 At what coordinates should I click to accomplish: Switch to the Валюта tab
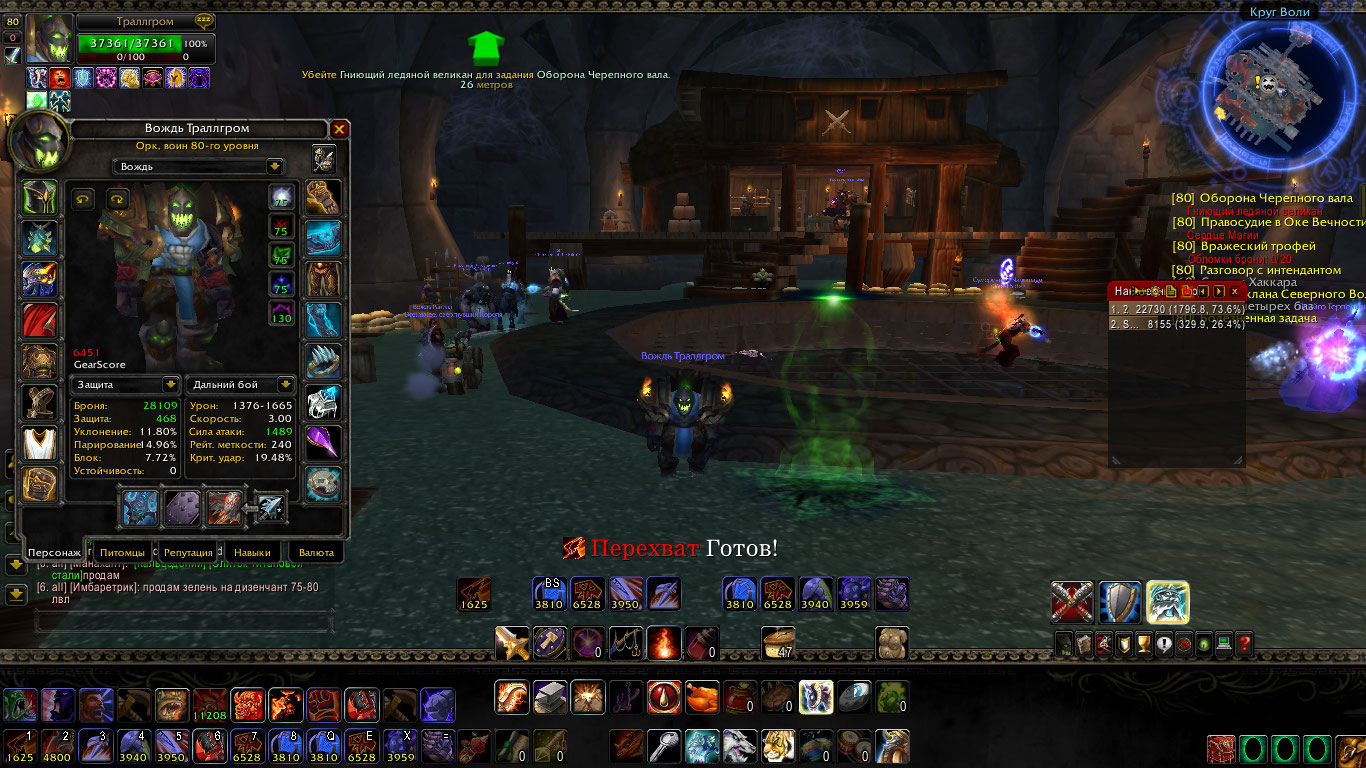[x=317, y=552]
